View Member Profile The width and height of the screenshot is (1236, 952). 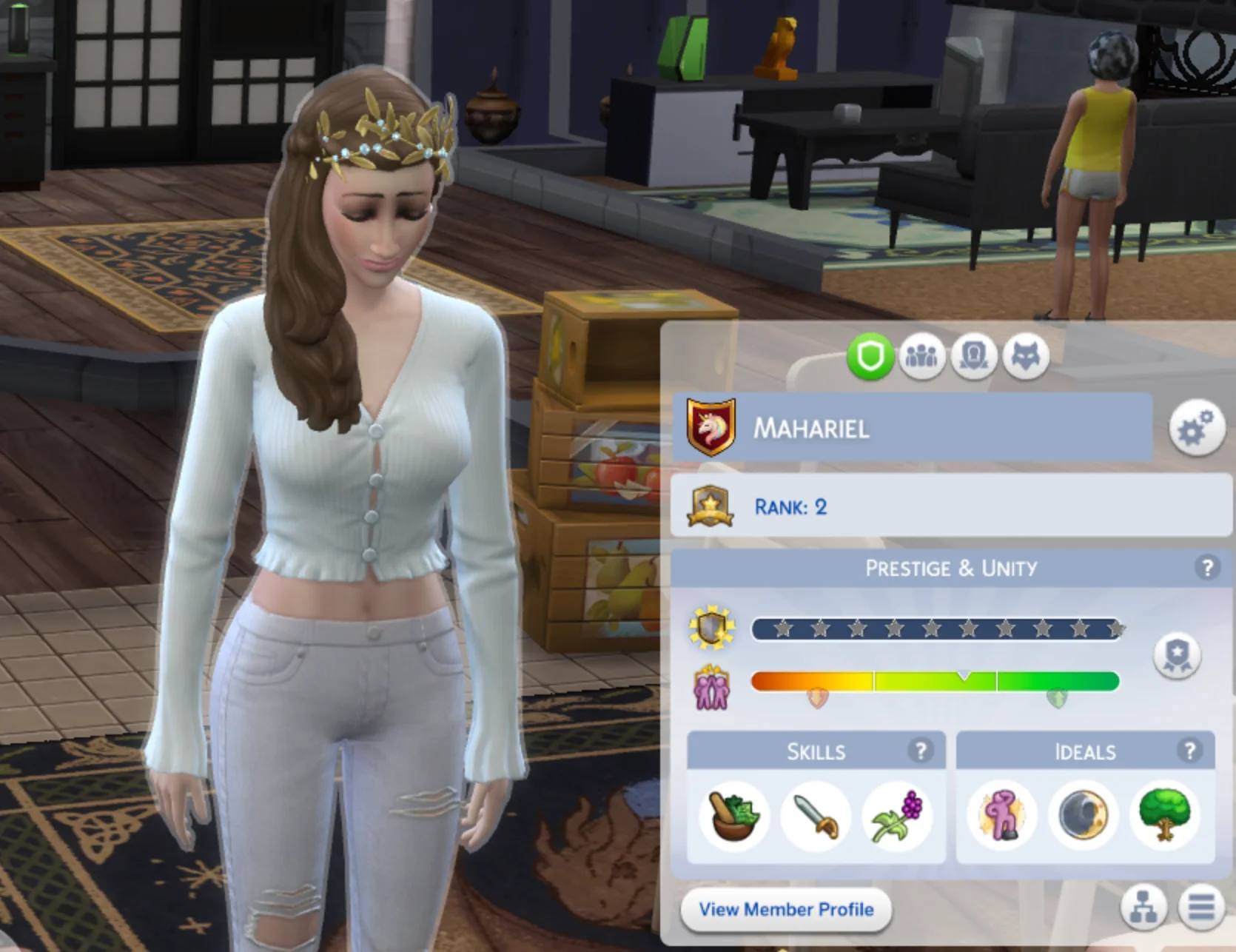(x=786, y=910)
